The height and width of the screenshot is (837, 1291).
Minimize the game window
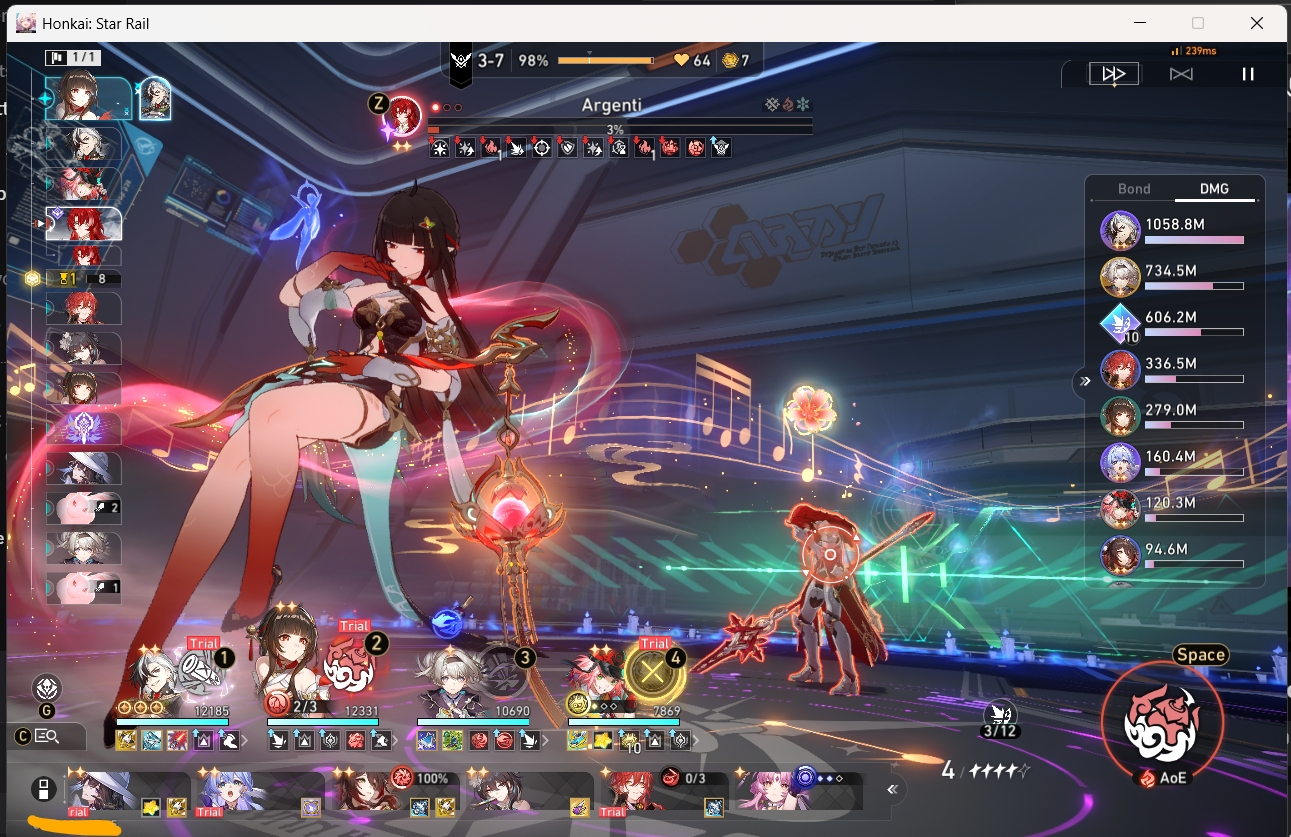1140,22
